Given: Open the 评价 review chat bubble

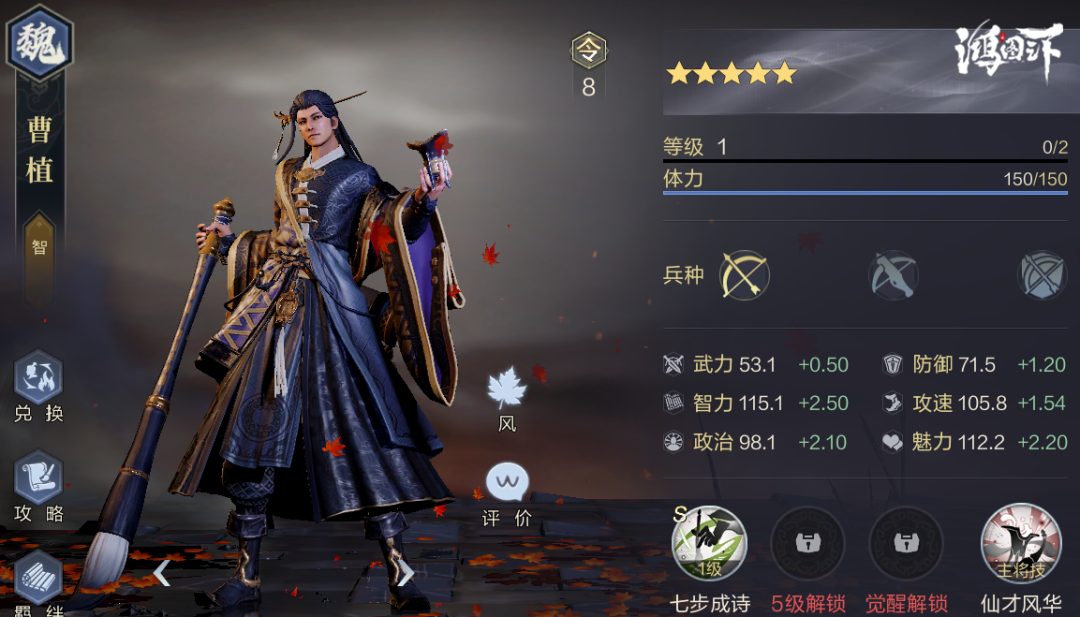Looking at the screenshot, I should 507,483.
